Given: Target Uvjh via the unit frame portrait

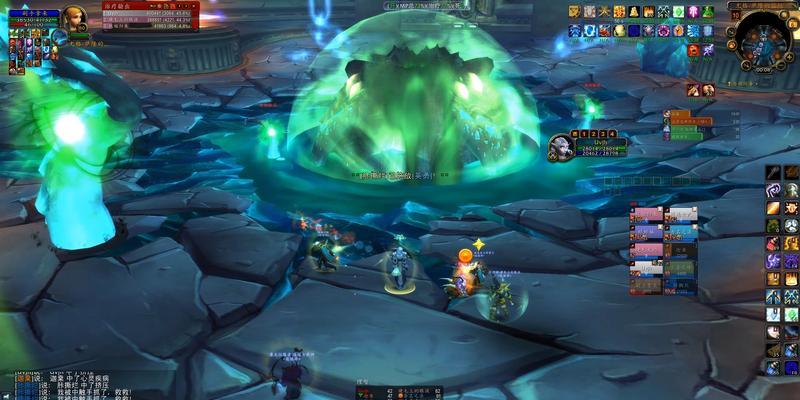Looking at the screenshot, I should point(560,149).
